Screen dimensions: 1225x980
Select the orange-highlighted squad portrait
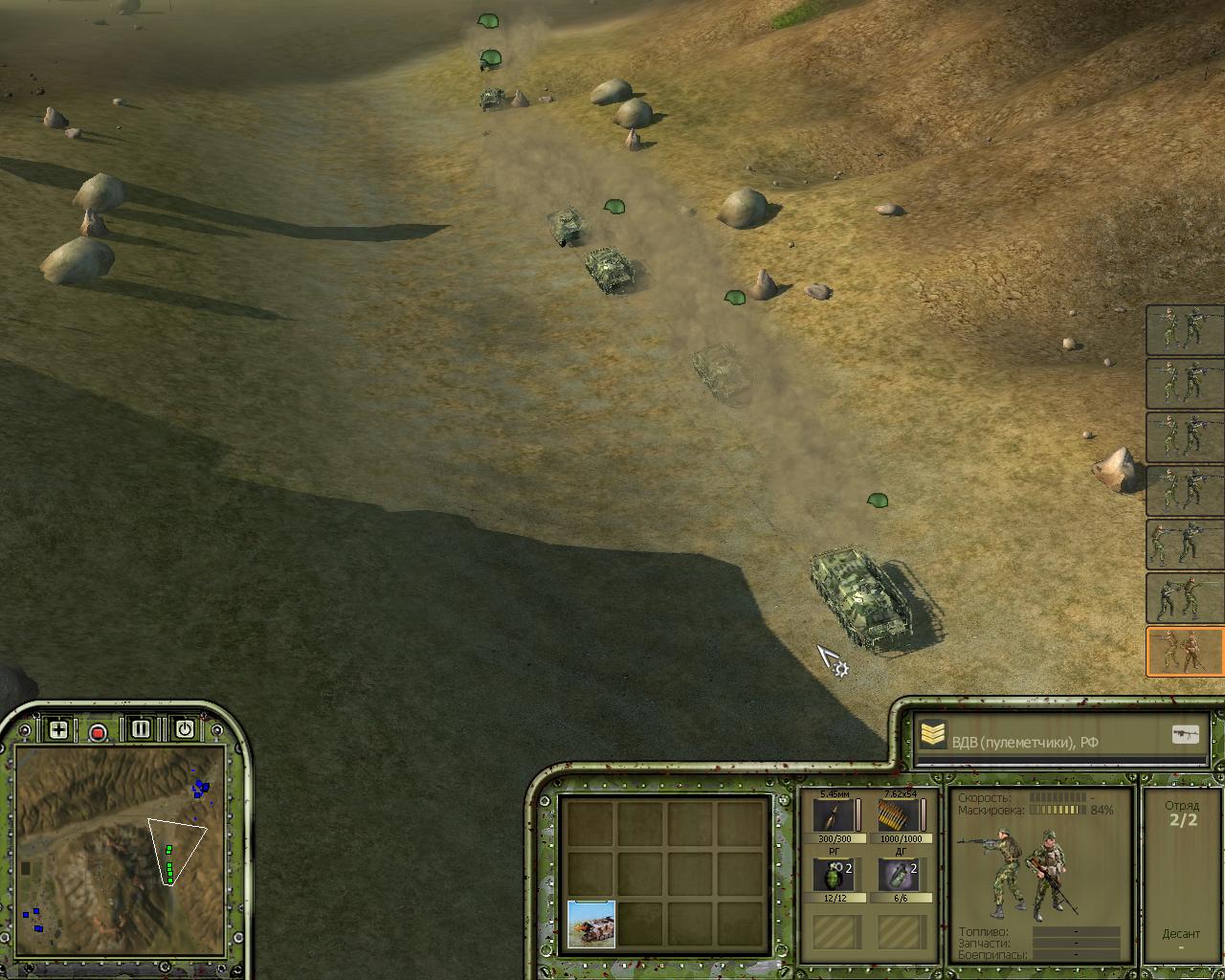(x=1185, y=652)
